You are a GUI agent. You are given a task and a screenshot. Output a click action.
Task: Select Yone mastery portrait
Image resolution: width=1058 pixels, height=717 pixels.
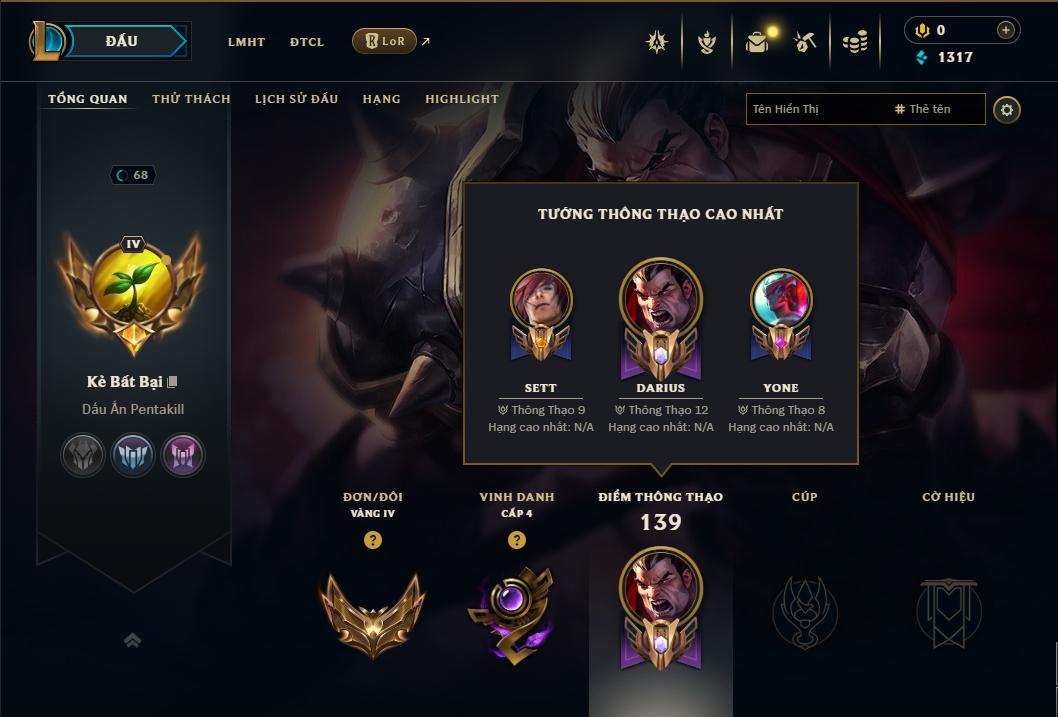click(781, 300)
